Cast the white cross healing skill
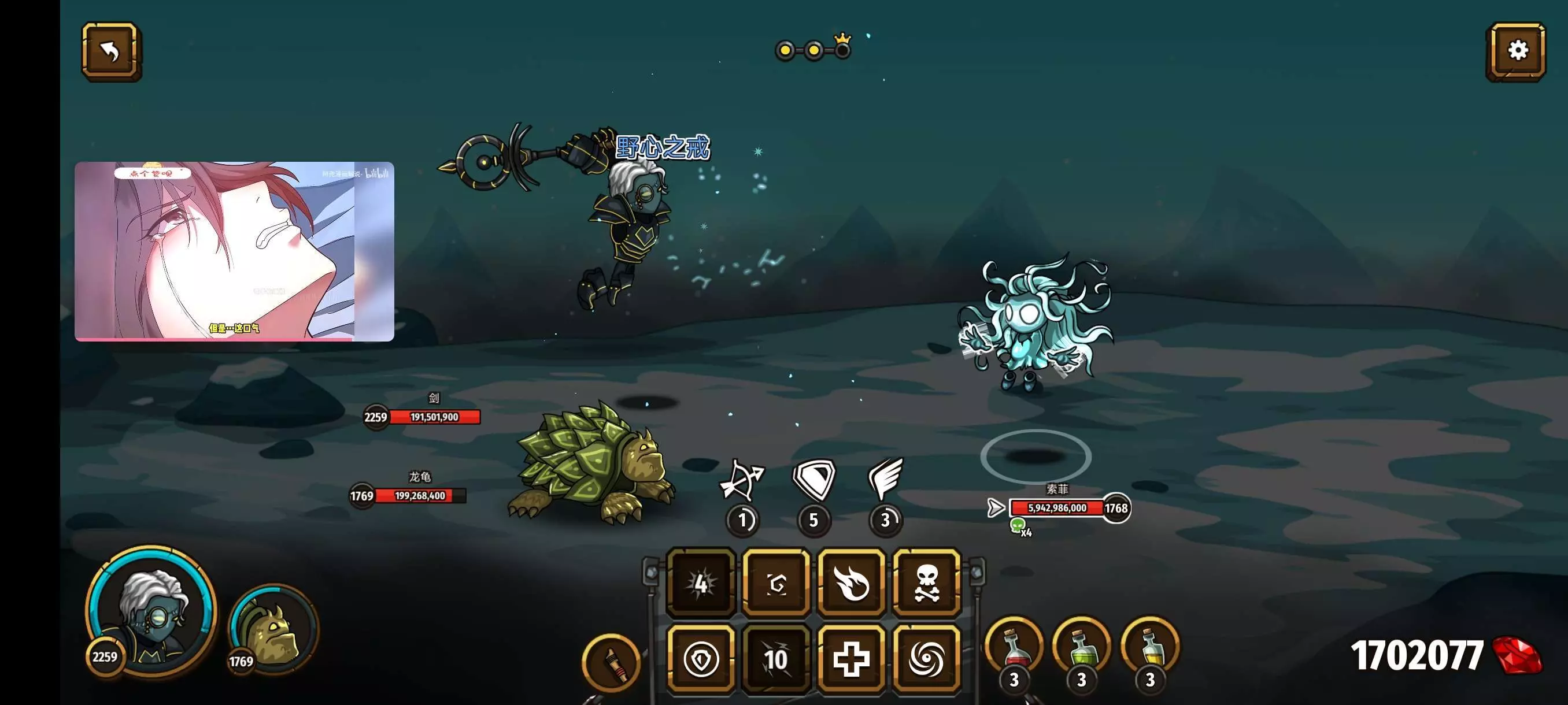Viewport: 1568px width, 705px height. click(851, 659)
